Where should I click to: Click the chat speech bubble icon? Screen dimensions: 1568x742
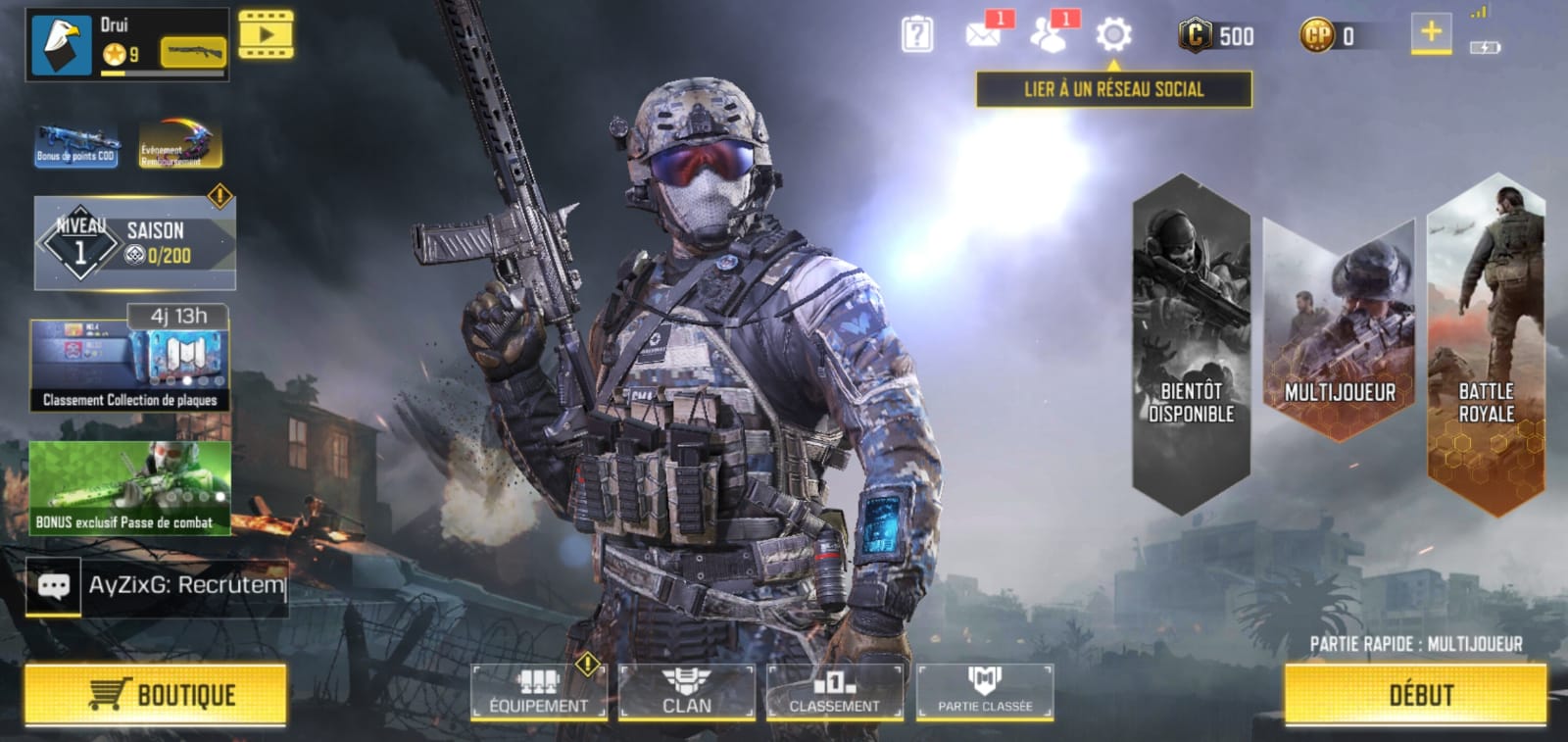click(54, 588)
